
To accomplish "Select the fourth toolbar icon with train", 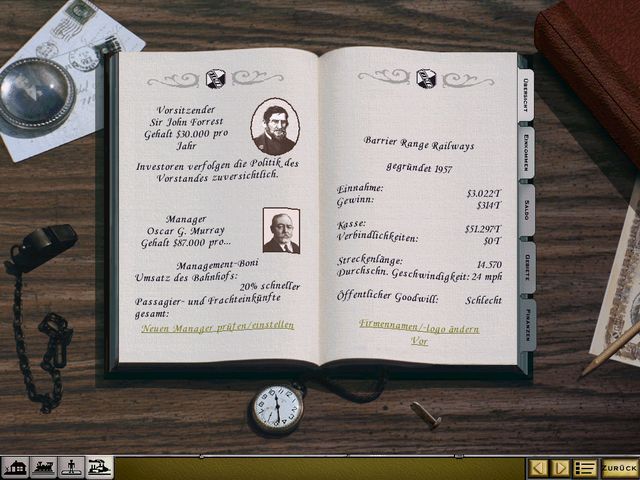I will 99,467.
